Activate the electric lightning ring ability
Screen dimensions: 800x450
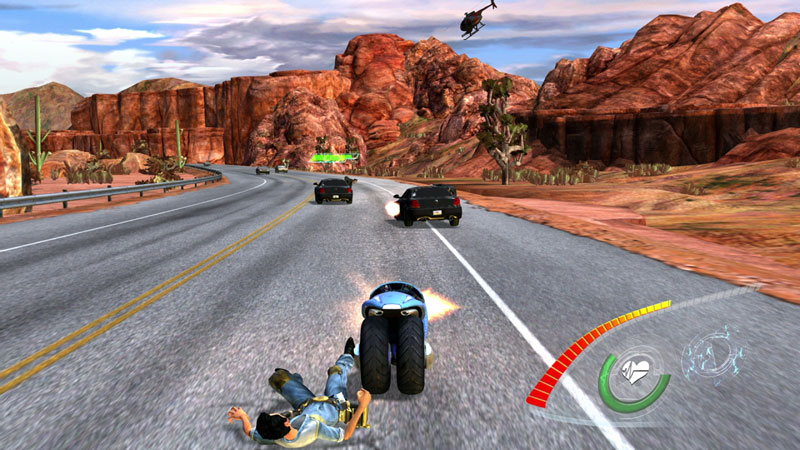coord(712,355)
